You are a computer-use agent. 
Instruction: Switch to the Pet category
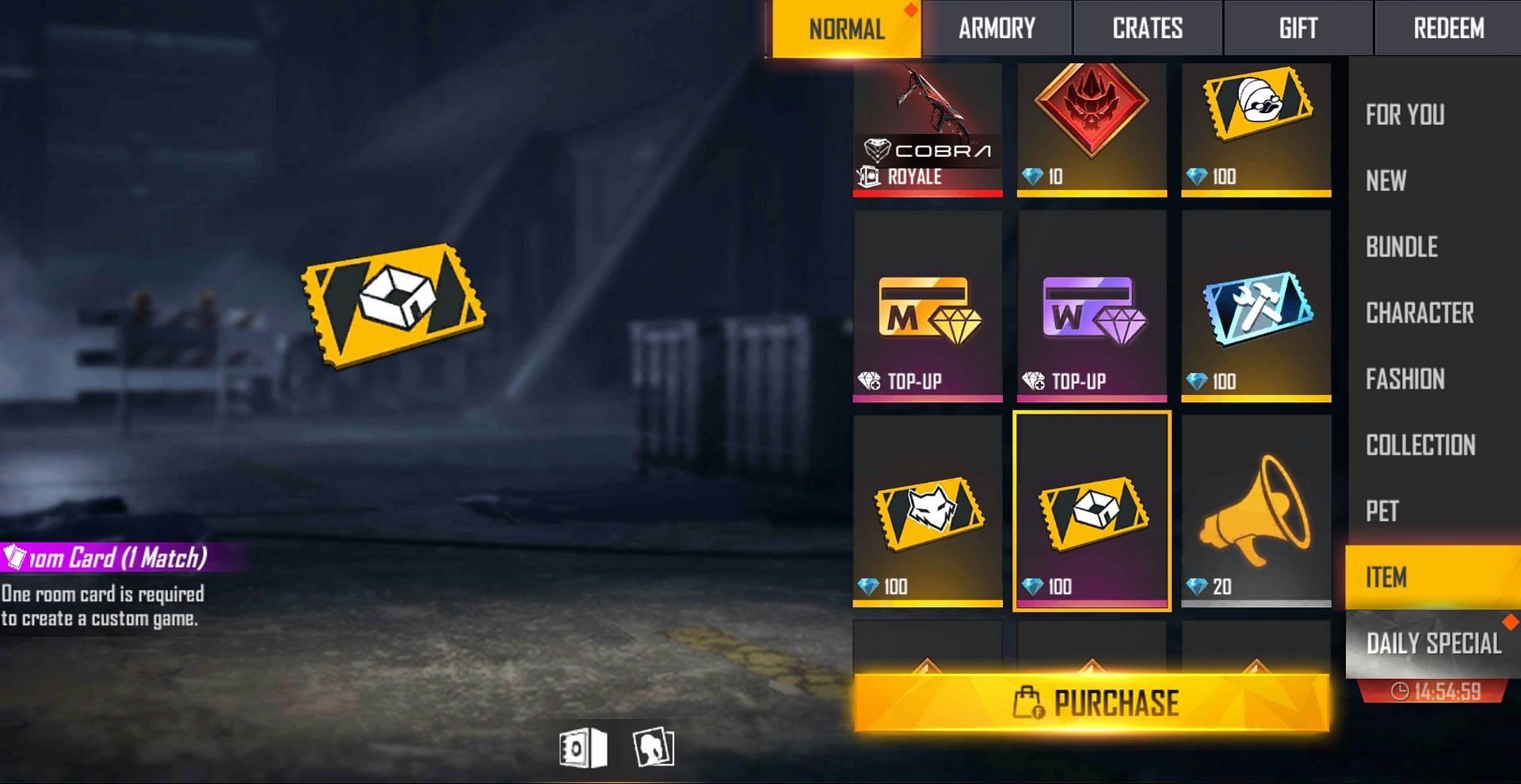click(x=1382, y=512)
